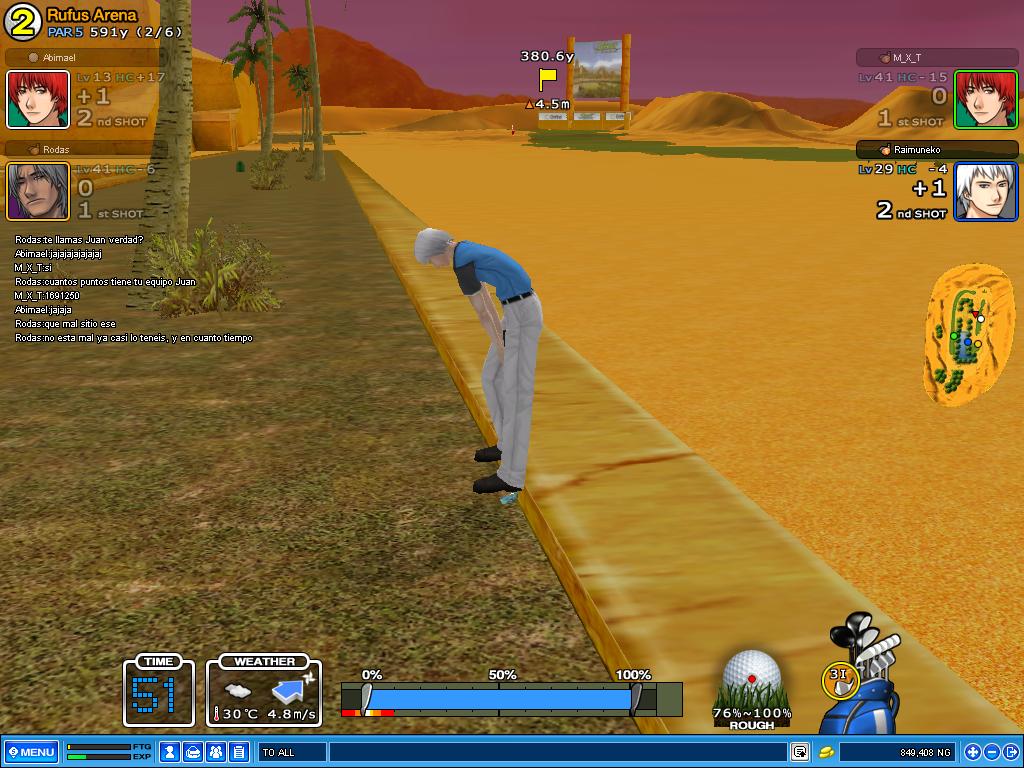1024x768 pixels.
Task: Click the exit arrow button
Action: 1011,752
